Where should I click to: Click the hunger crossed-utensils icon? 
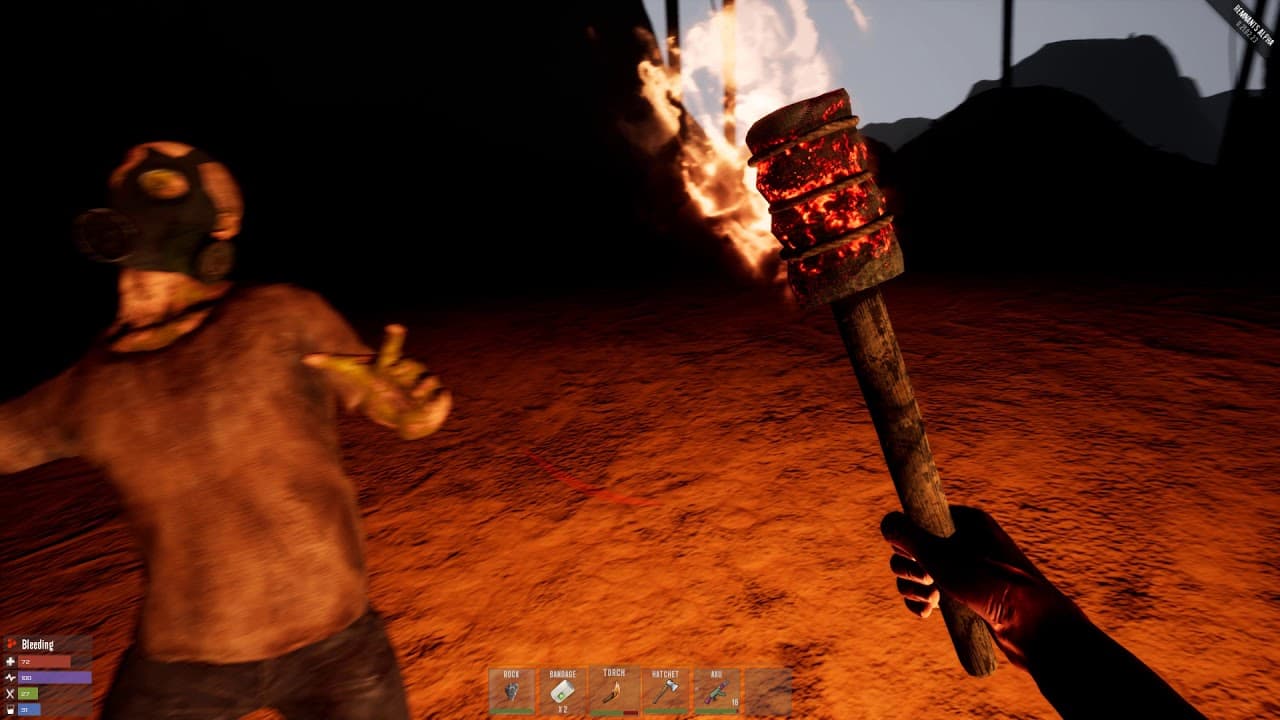9,693
